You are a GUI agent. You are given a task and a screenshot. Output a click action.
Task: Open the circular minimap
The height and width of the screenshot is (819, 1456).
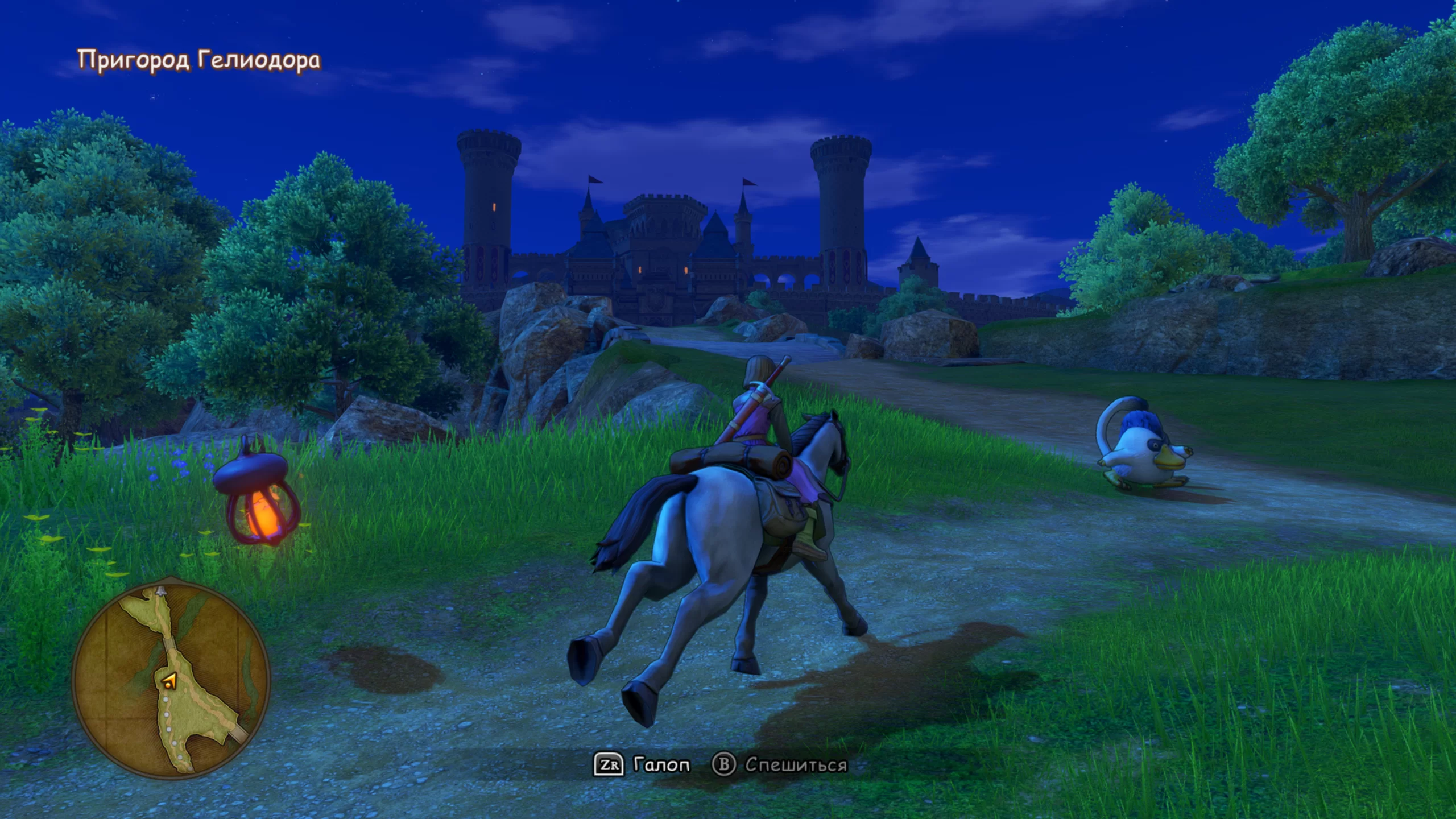tap(171, 680)
